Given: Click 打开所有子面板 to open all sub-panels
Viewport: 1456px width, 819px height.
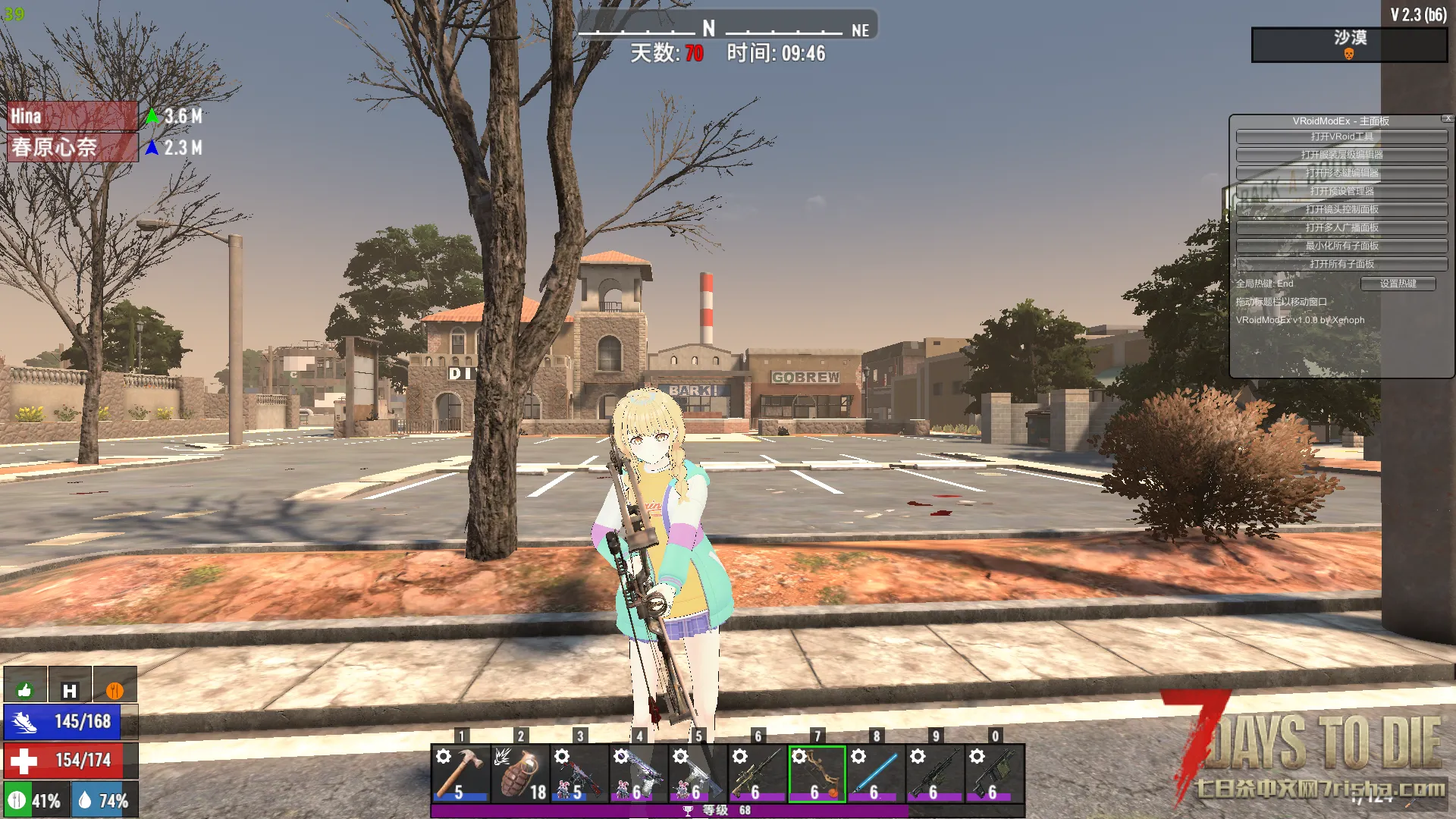Looking at the screenshot, I should click(1341, 264).
